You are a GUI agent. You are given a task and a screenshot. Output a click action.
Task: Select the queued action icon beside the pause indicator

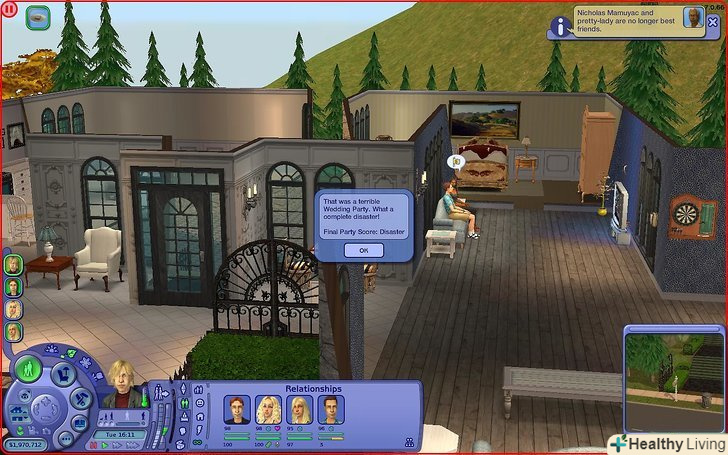38,15
